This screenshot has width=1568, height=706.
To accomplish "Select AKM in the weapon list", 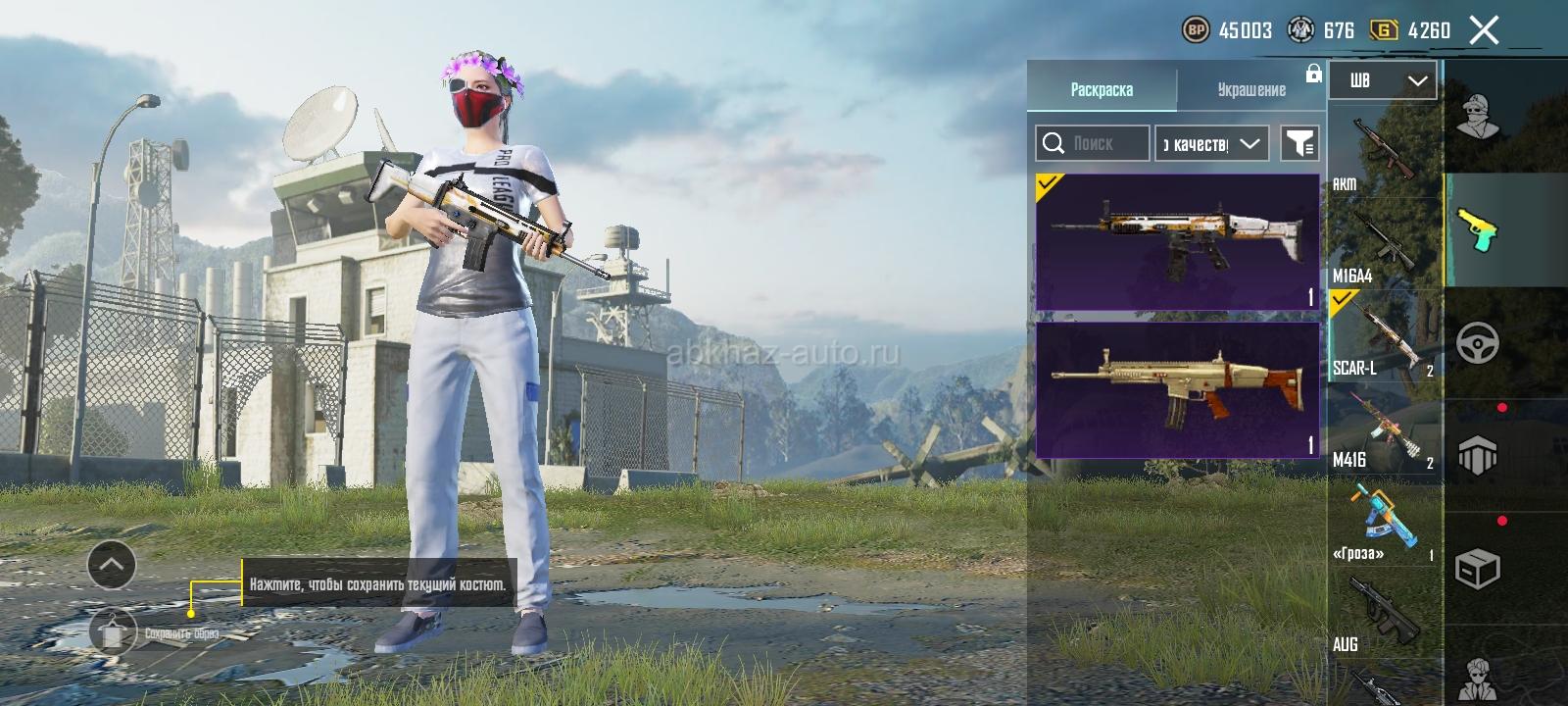I will point(1384,152).
